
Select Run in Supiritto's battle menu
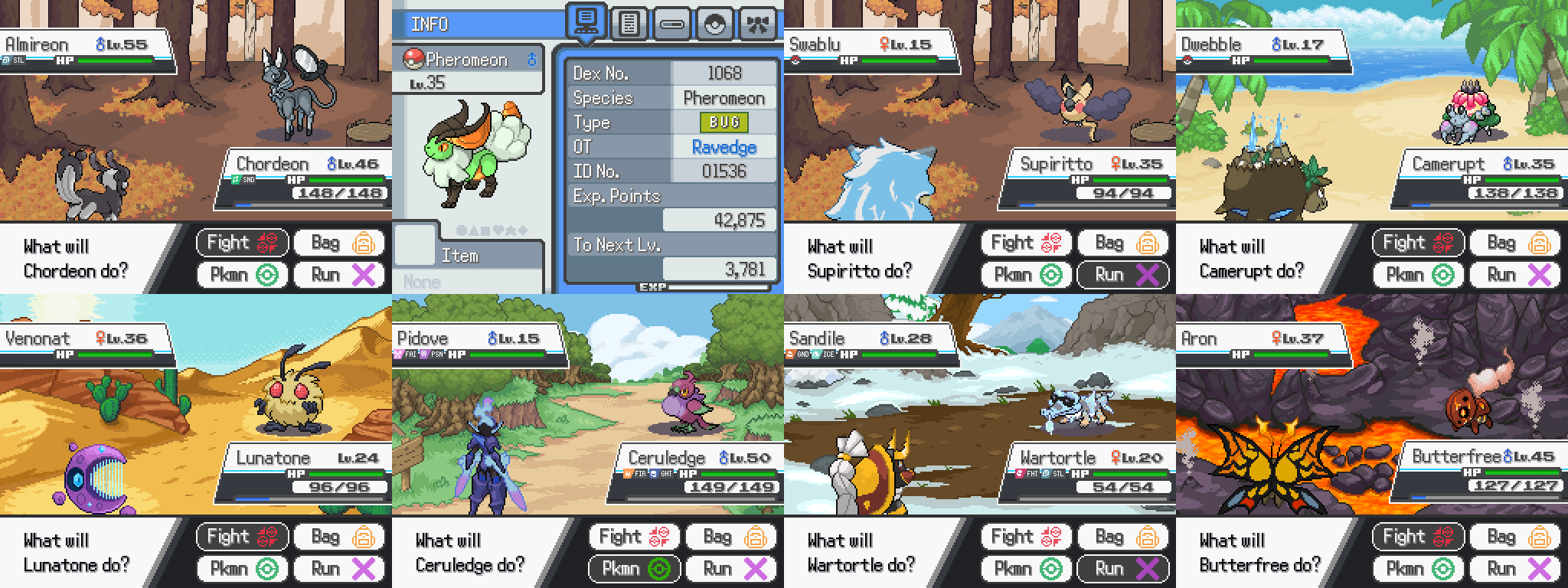[x=1124, y=274]
